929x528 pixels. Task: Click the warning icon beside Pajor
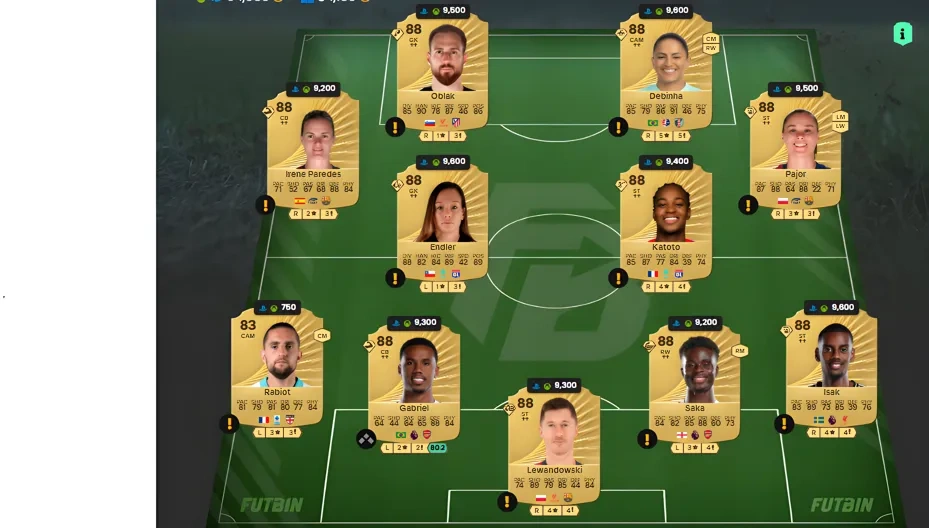[747, 205]
